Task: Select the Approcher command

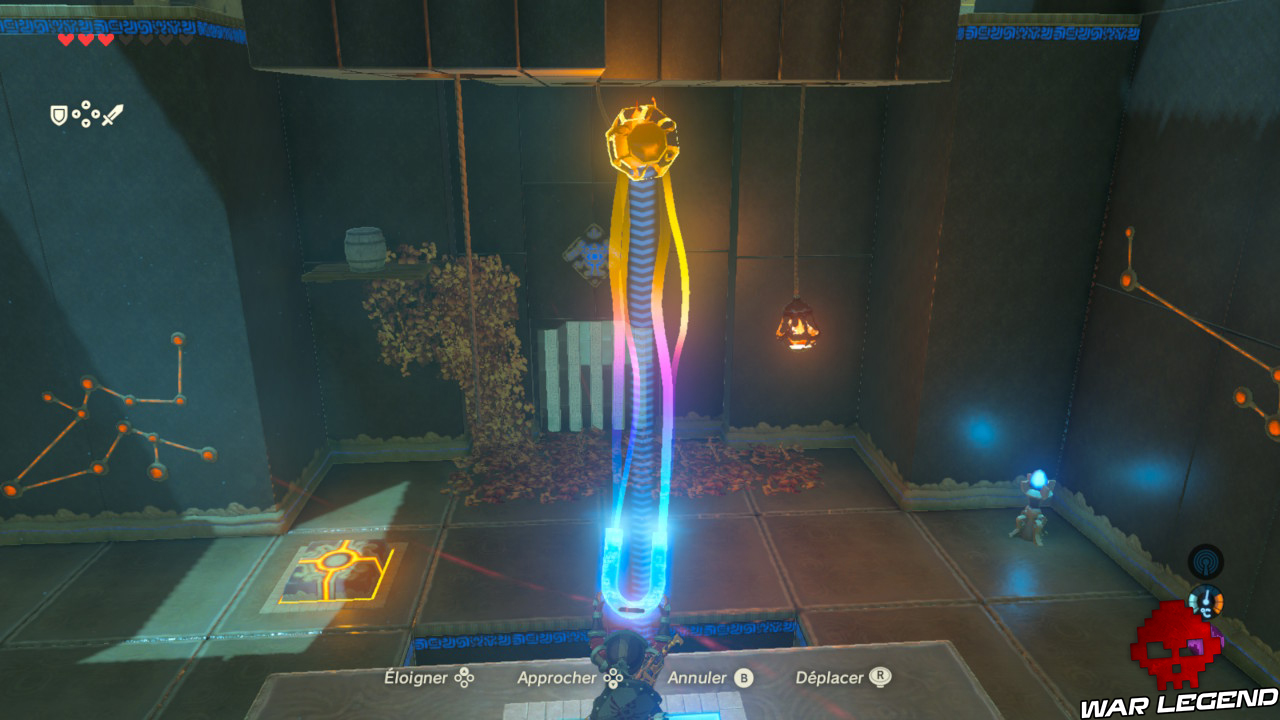Action: click(x=560, y=677)
